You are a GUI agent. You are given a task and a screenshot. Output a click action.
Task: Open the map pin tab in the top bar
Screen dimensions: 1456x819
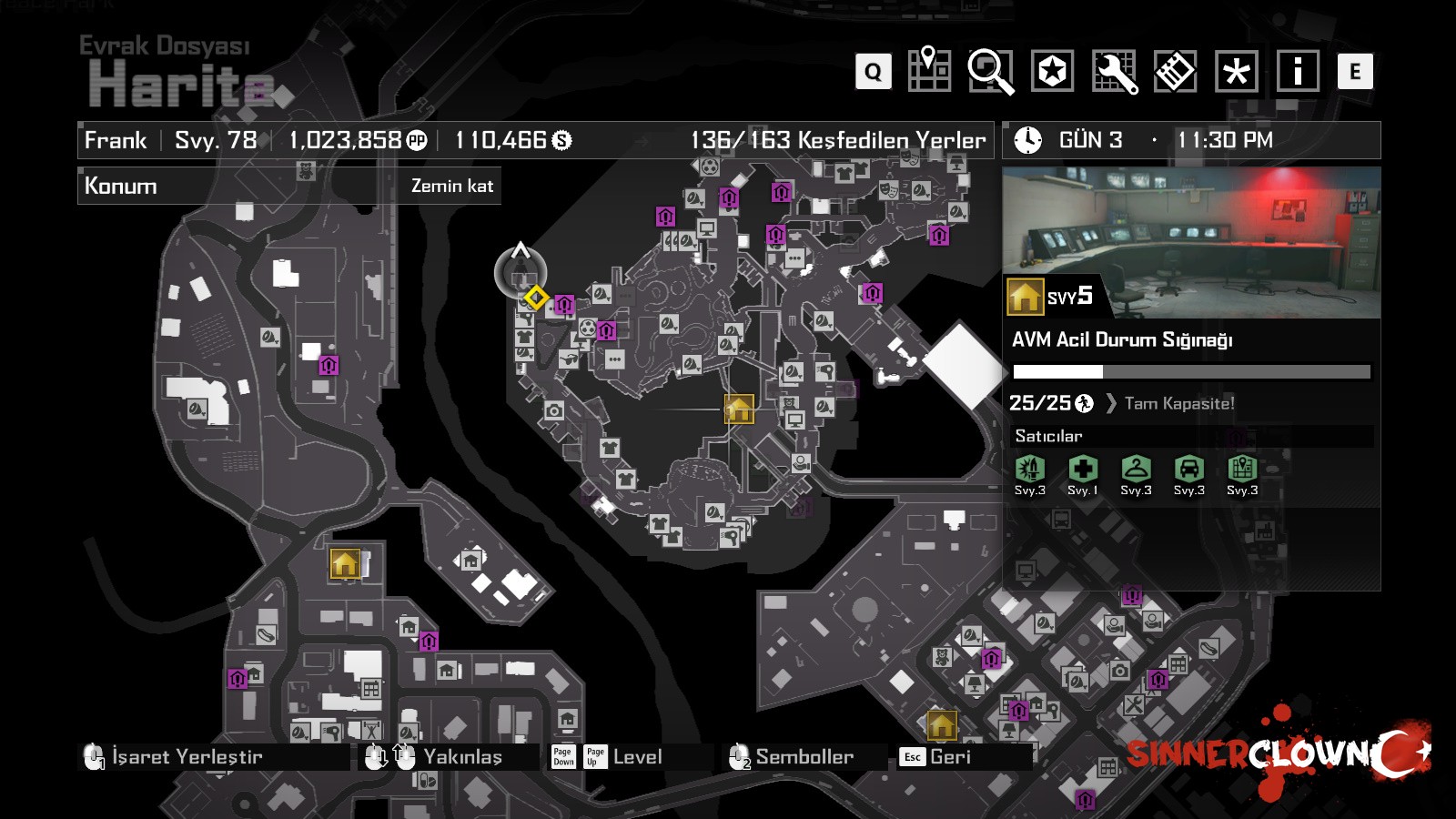929,70
